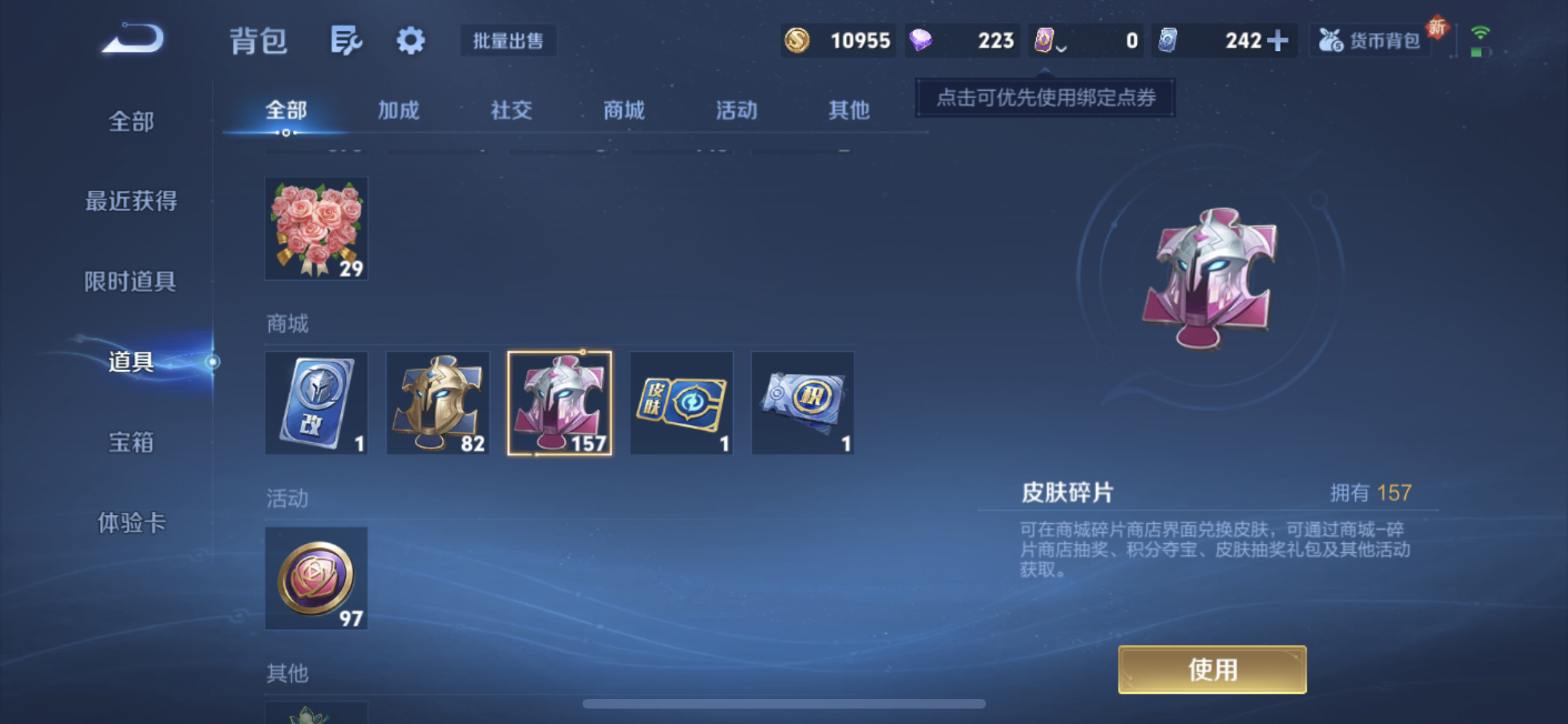Open the settings gear icon
Image resolution: width=1568 pixels, height=724 pixels.
[x=410, y=40]
